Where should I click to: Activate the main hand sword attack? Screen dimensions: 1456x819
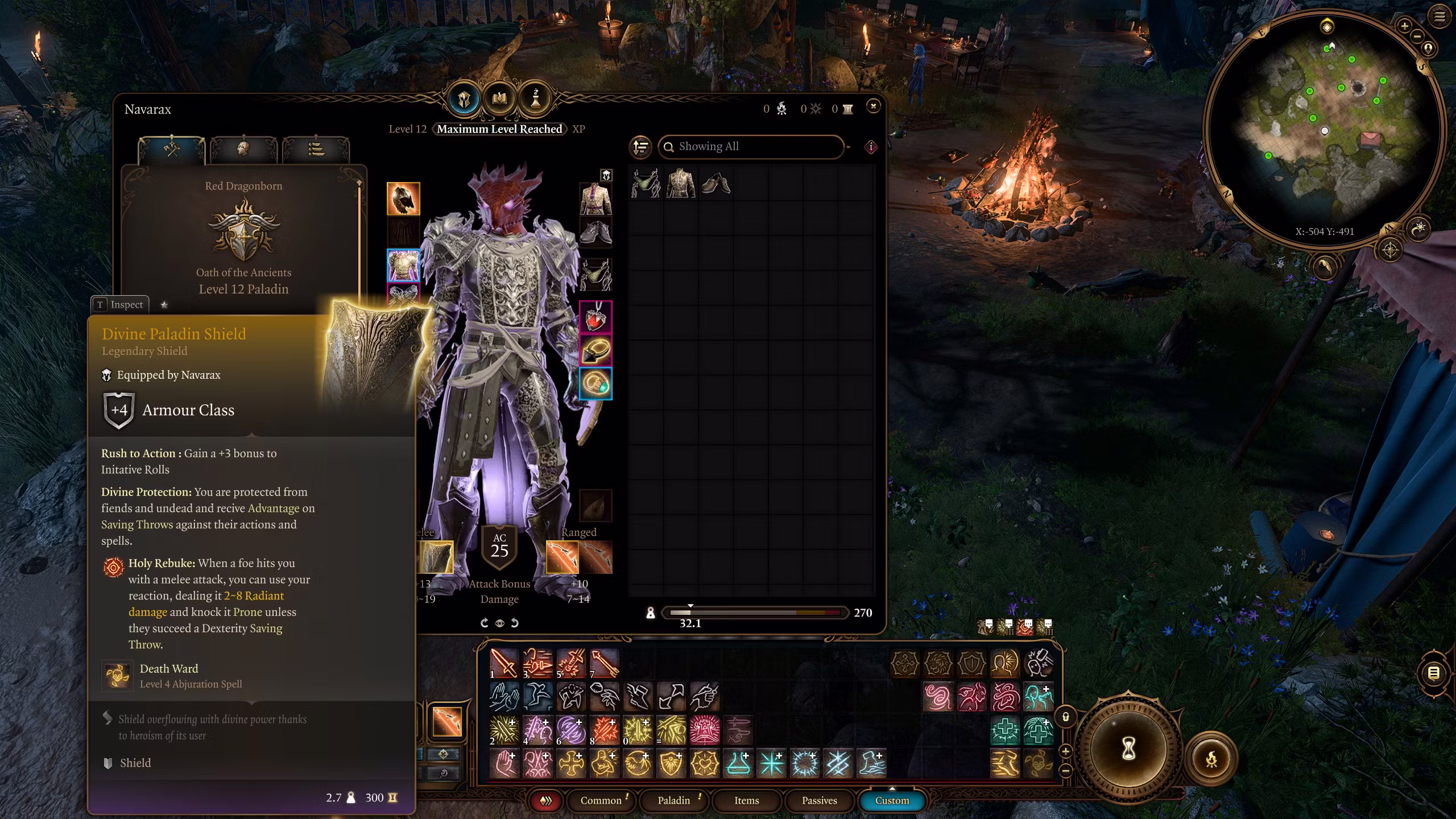point(503,663)
